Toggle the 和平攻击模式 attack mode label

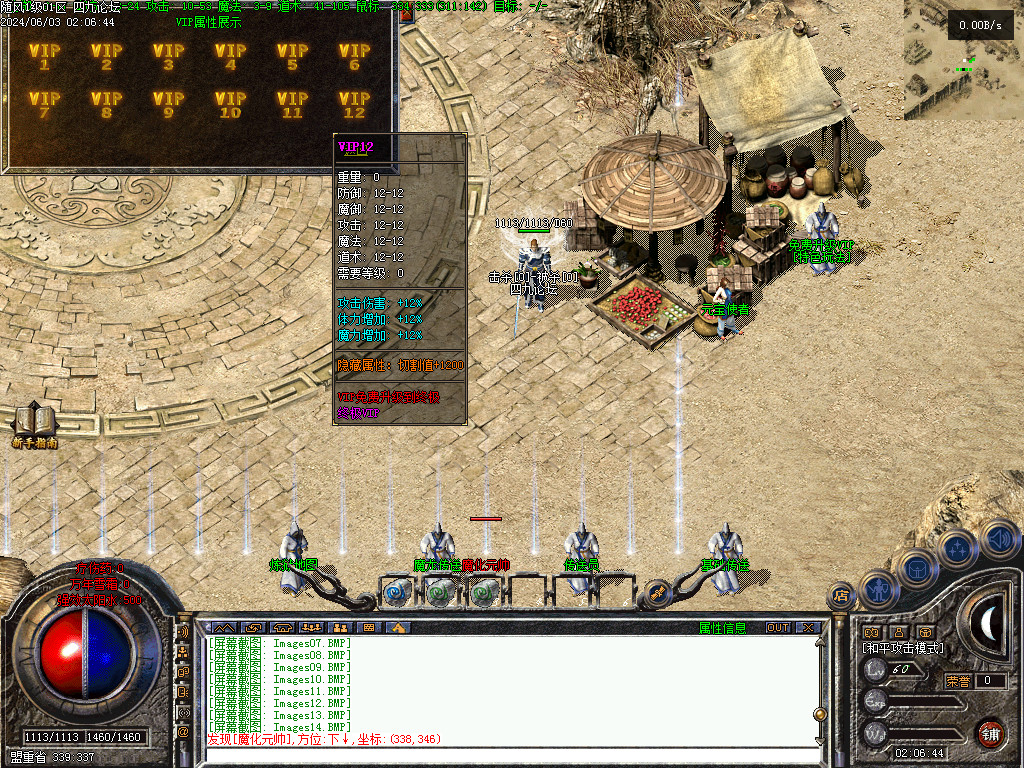[903, 648]
